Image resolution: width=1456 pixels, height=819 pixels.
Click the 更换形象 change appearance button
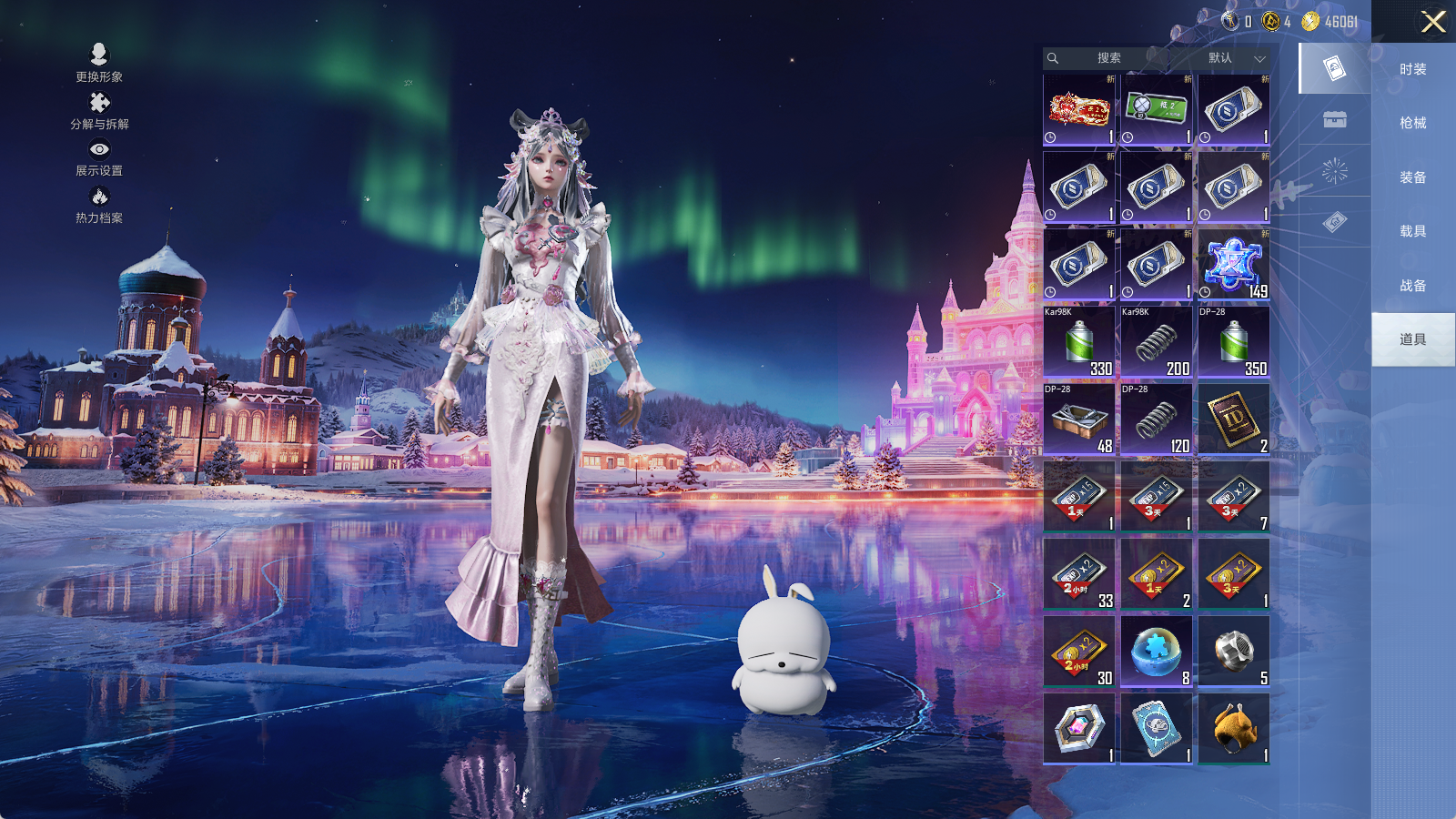99,64
